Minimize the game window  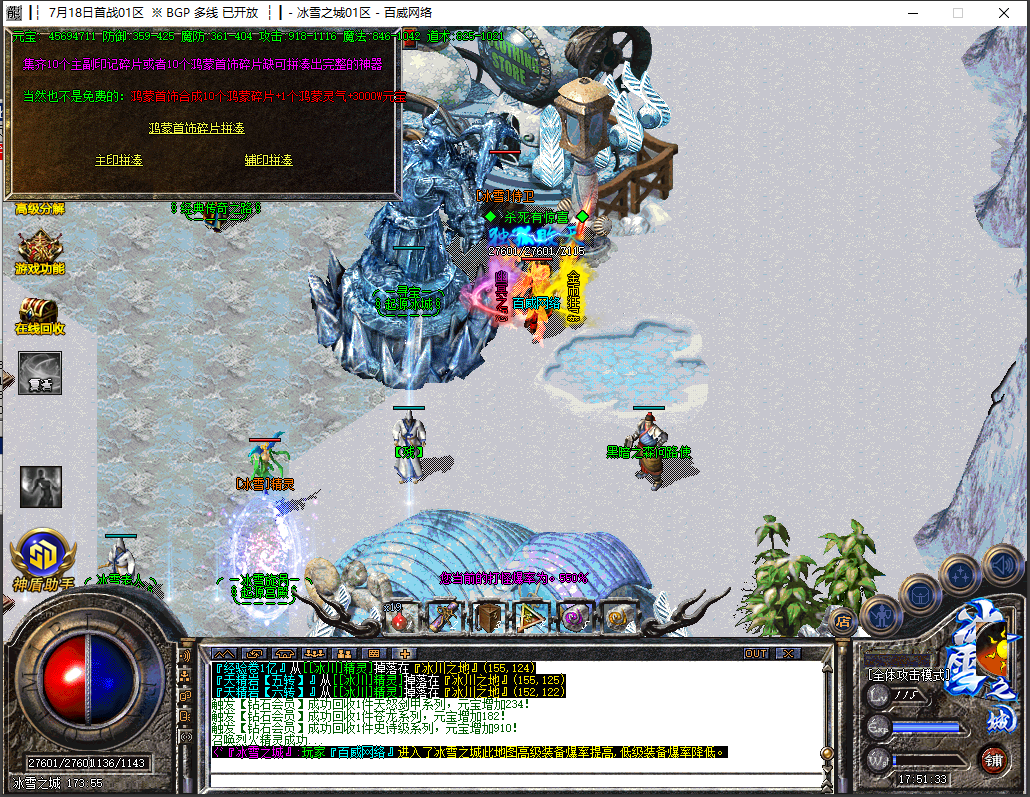[x=911, y=13]
